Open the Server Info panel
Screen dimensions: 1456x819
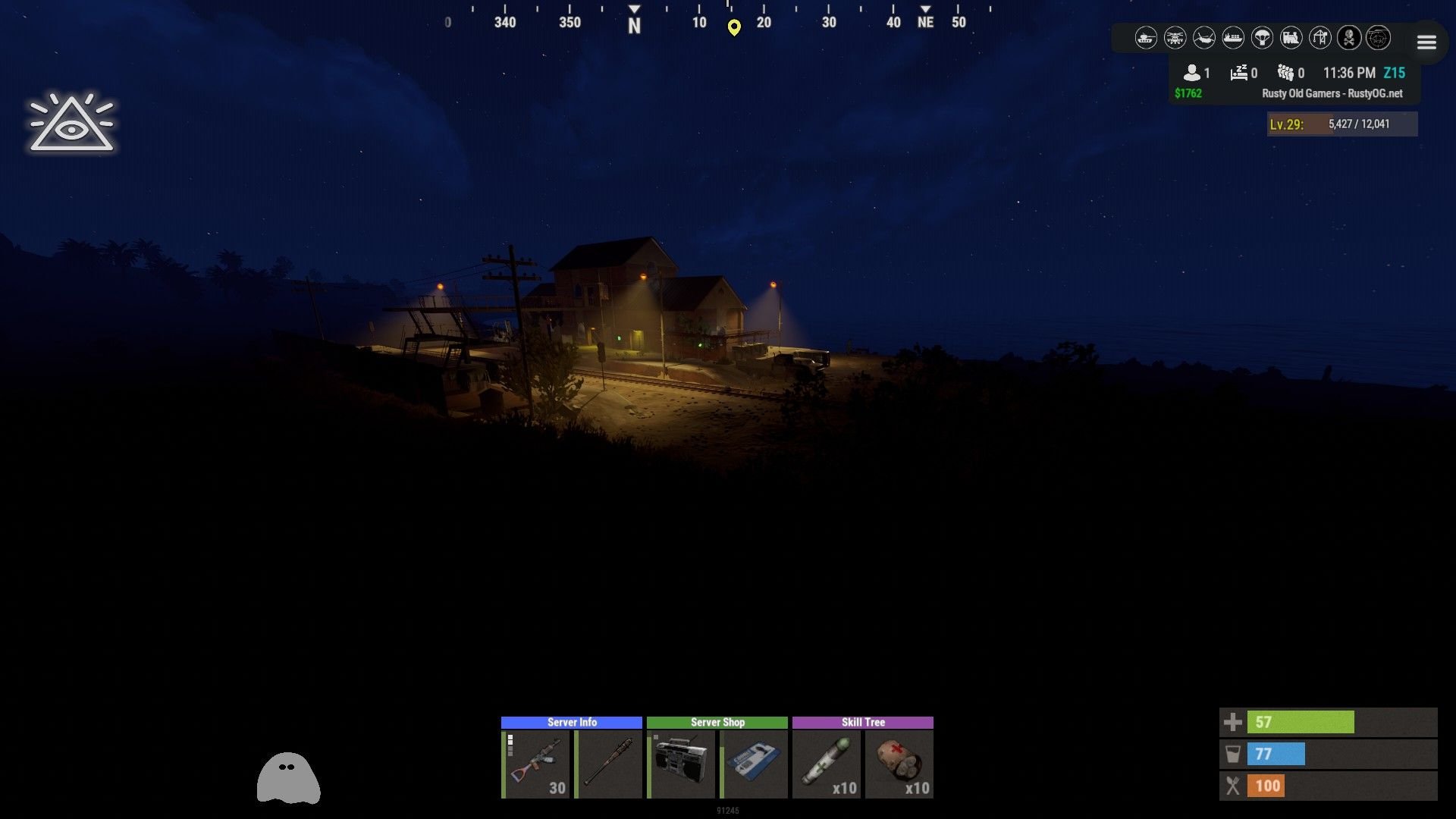(x=571, y=722)
